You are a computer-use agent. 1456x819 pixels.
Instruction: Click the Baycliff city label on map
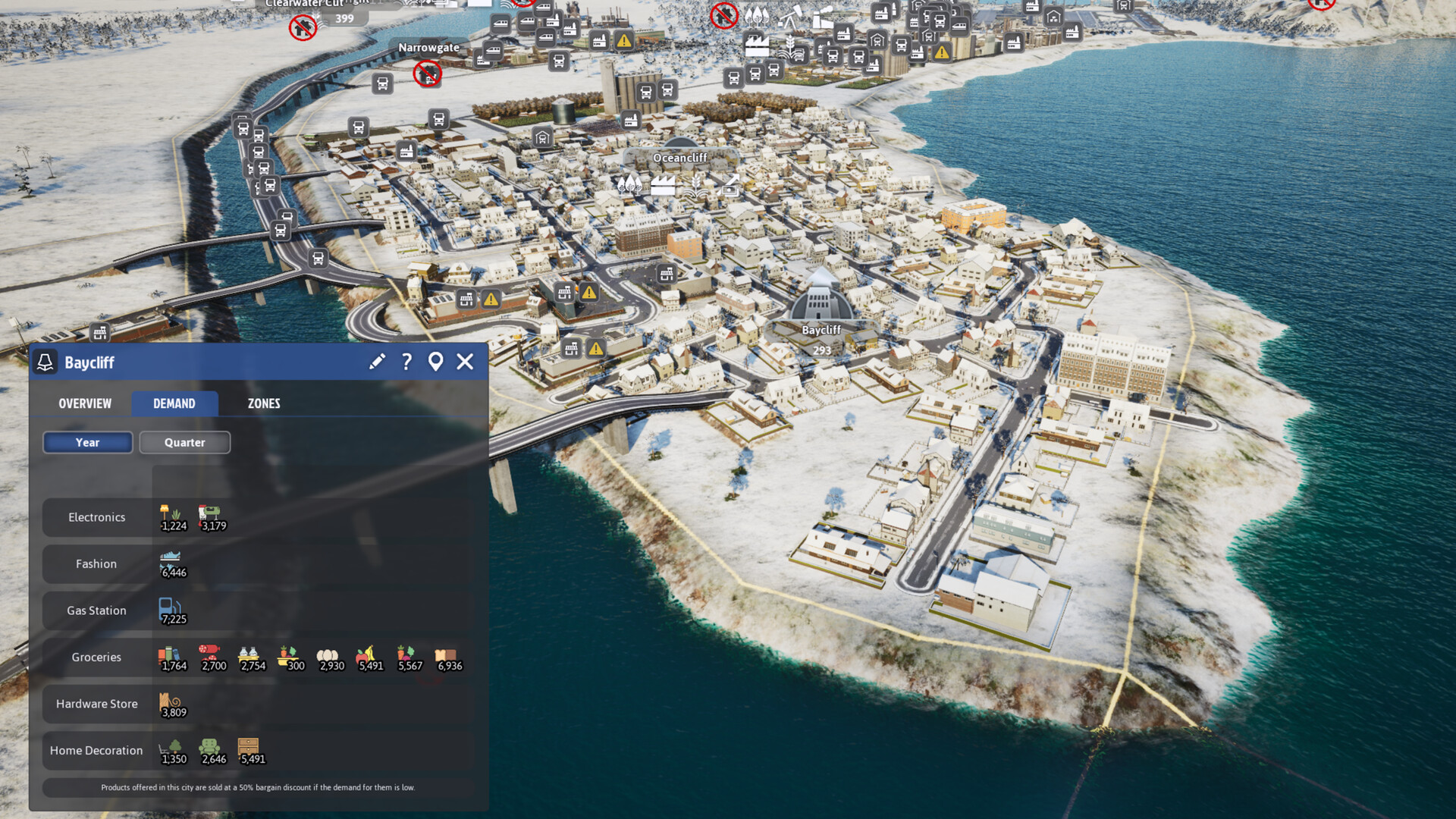[x=821, y=330]
